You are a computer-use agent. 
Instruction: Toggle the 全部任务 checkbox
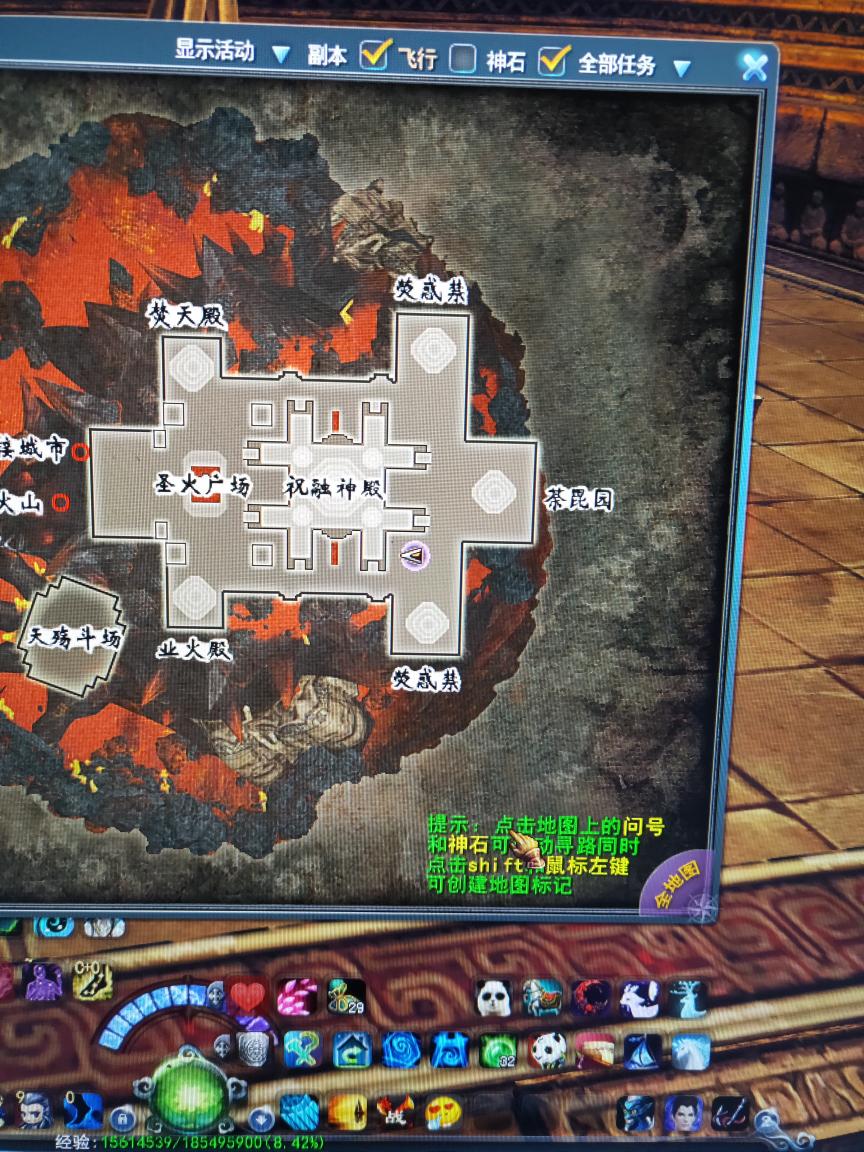tap(553, 61)
